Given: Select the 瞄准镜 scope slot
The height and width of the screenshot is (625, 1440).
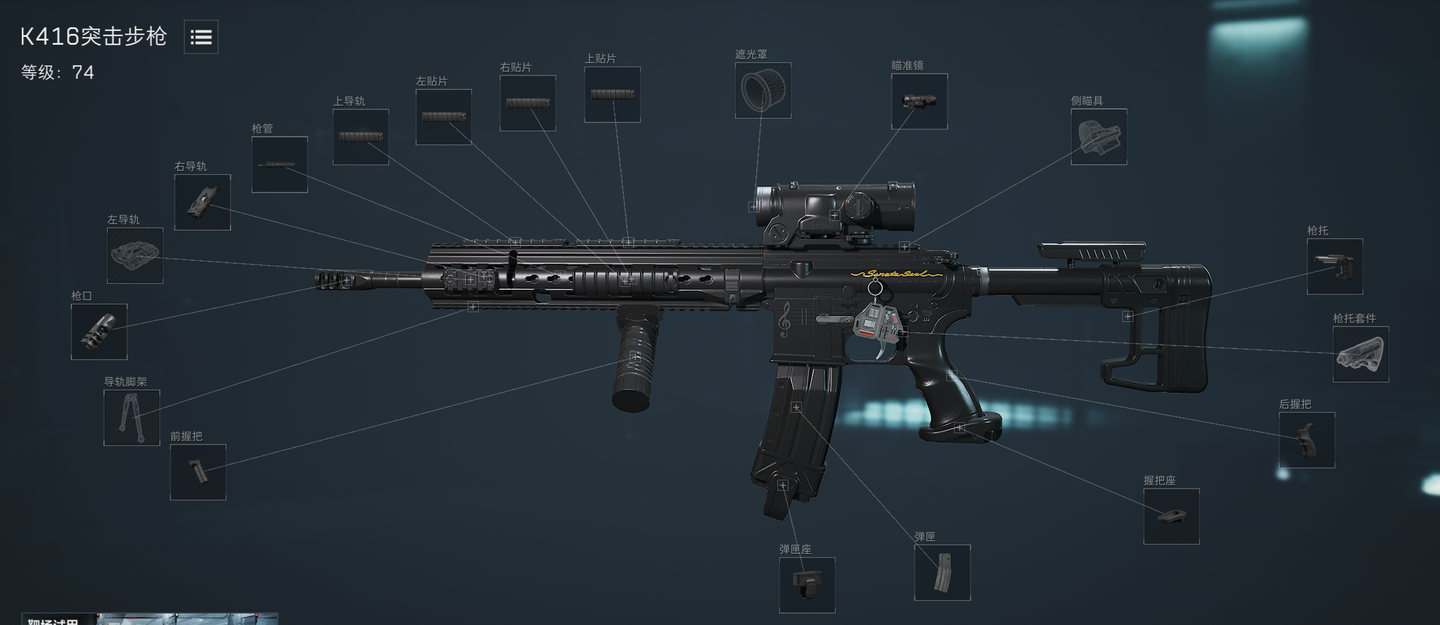Looking at the screenshot, I should click(x=919, y=101).
